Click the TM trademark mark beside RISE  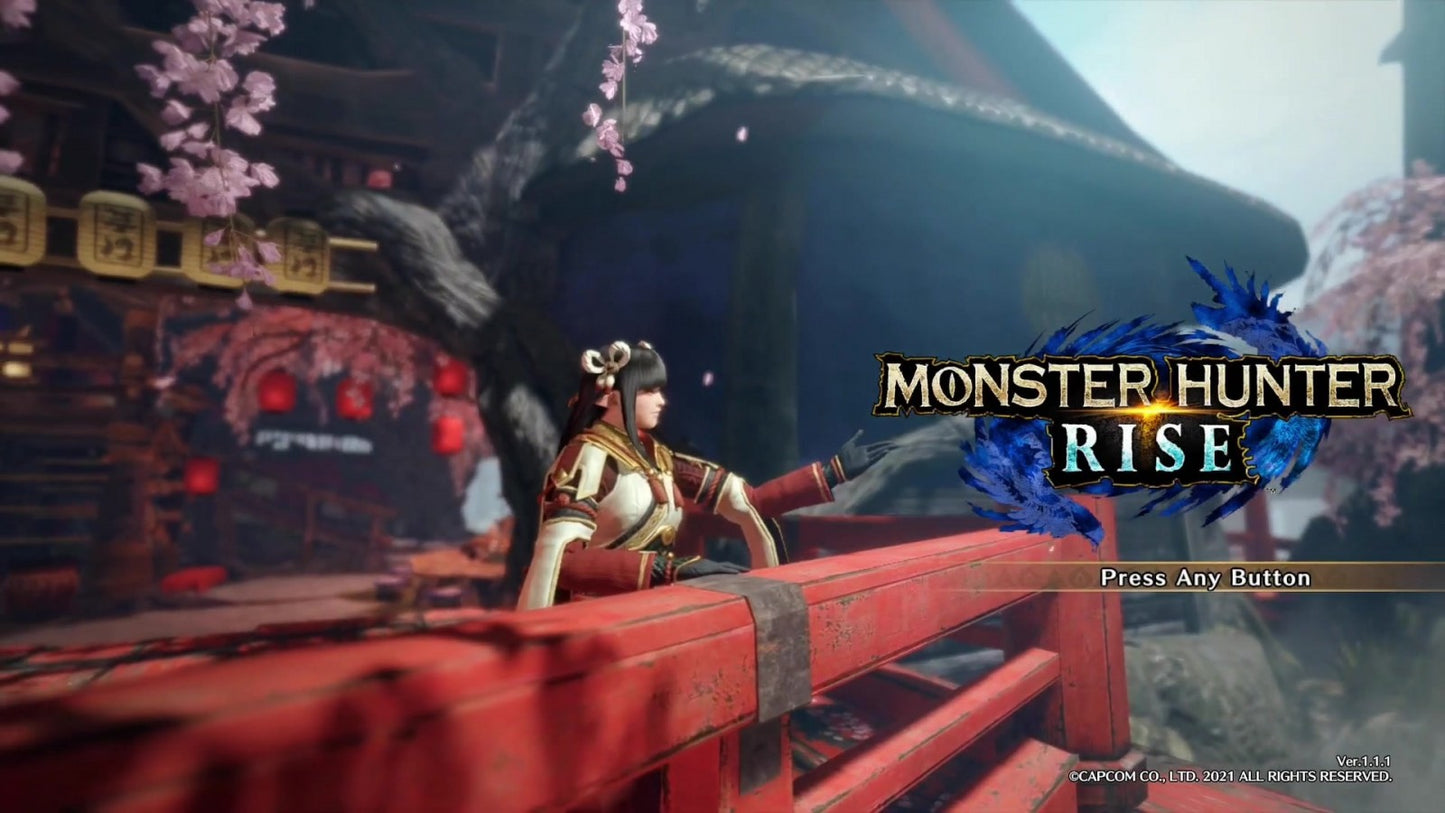click(x=1271, y=489)
